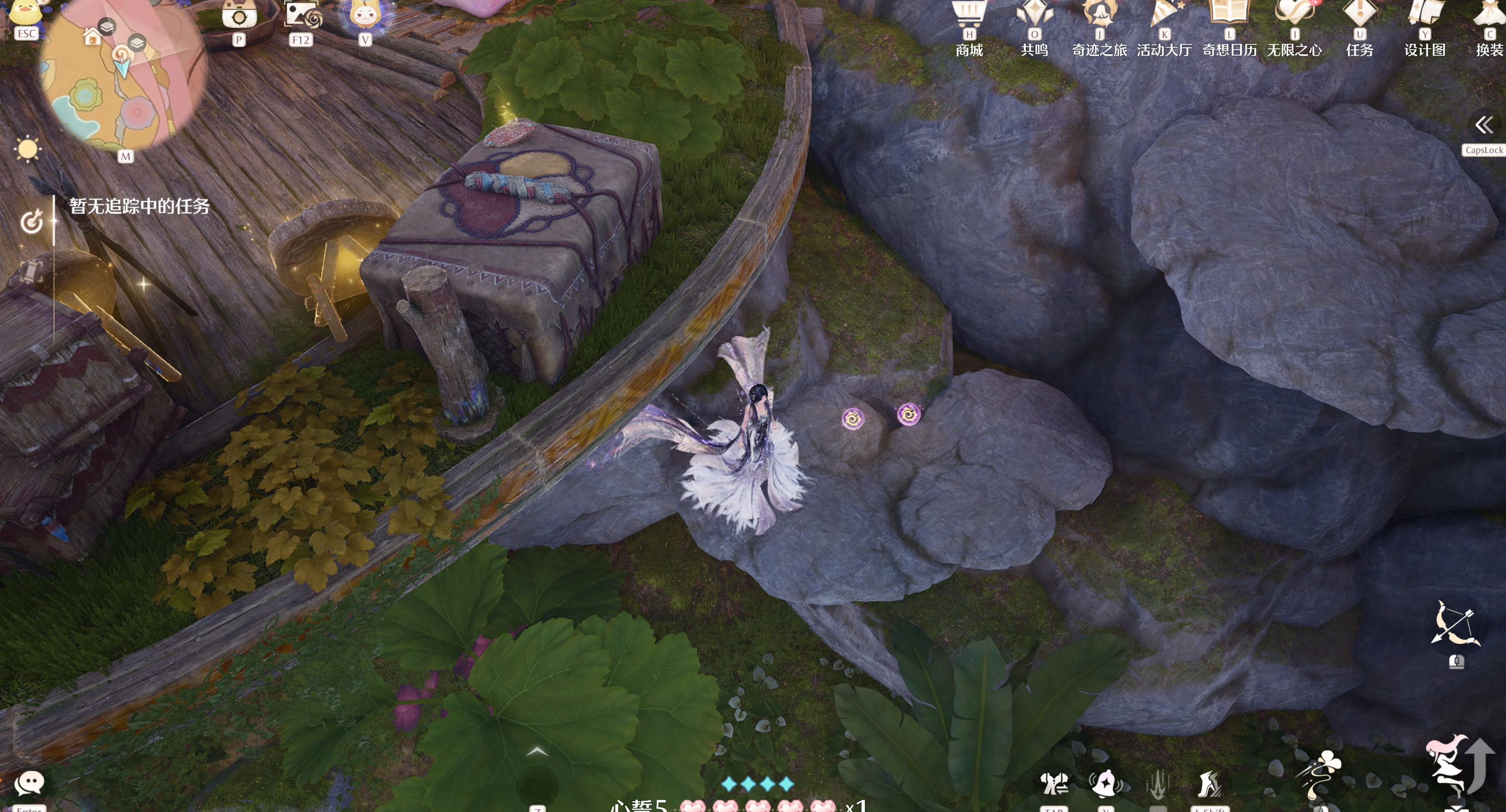Open the camera photo mode
The height and width of the screenshot is (812, 1506).
[239, 17]
